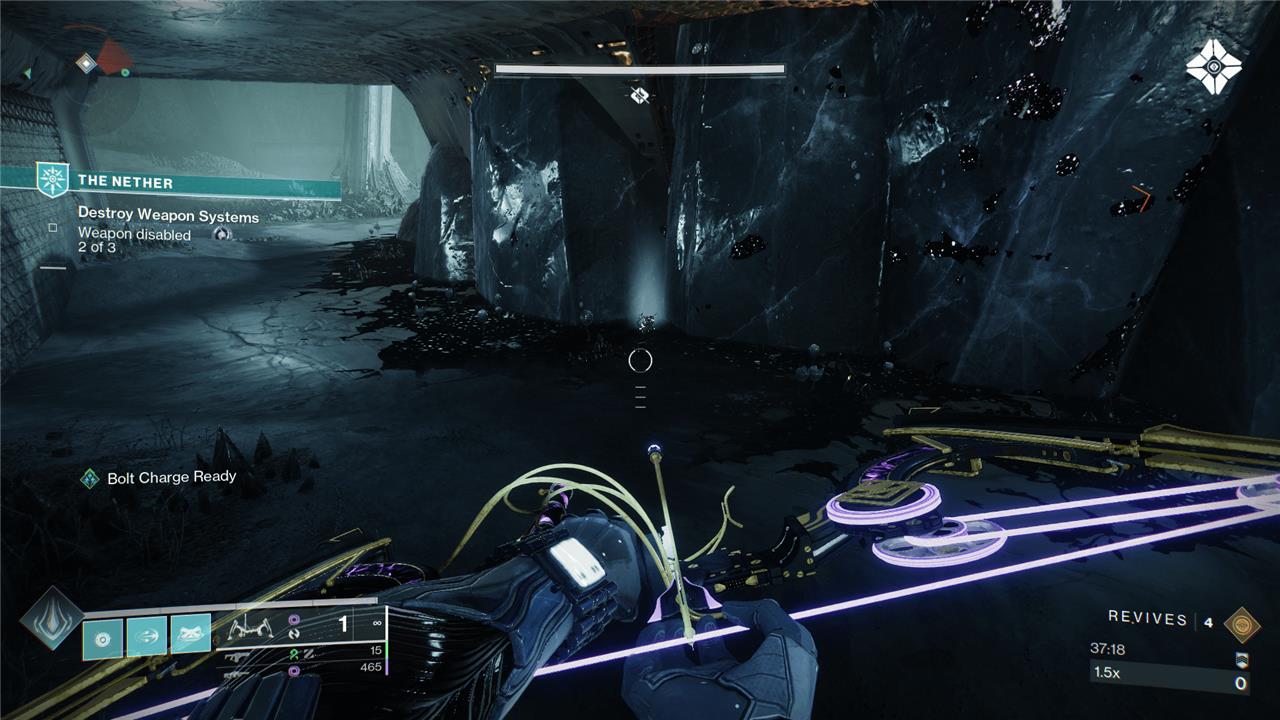Screen dimensions: 1280x720
Task: Select the gold revive token icon
Action: [1241, 622]
